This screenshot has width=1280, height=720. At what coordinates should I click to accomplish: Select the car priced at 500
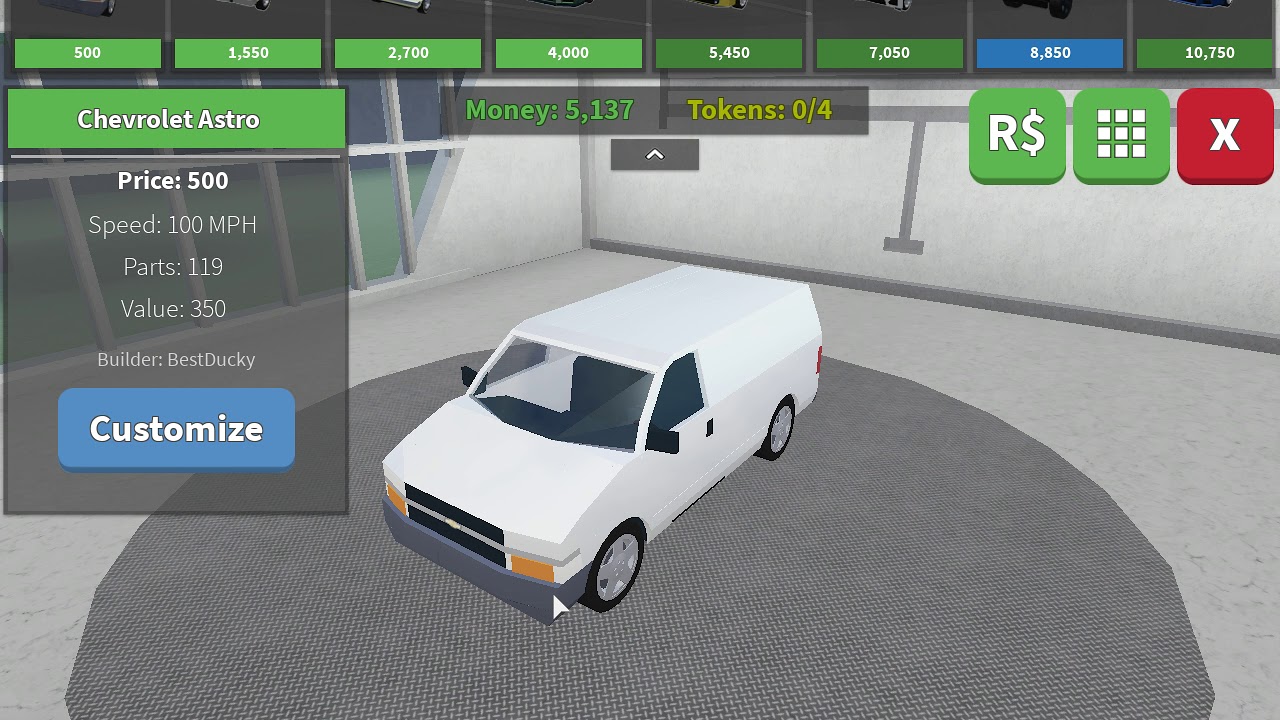coord(88,53)
